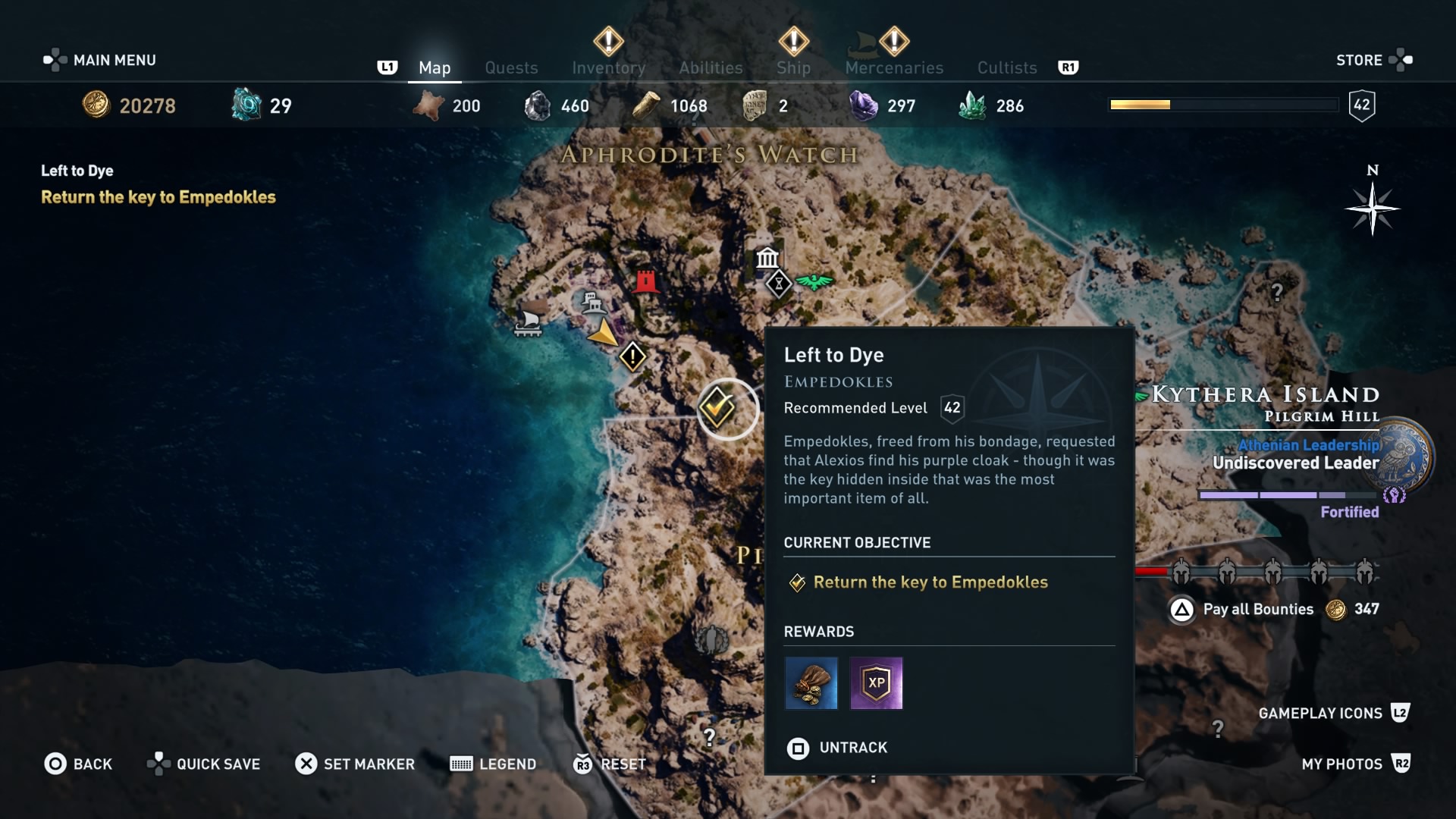
Task: Select the black exclamation quest marker
Action: click(632, 356)
